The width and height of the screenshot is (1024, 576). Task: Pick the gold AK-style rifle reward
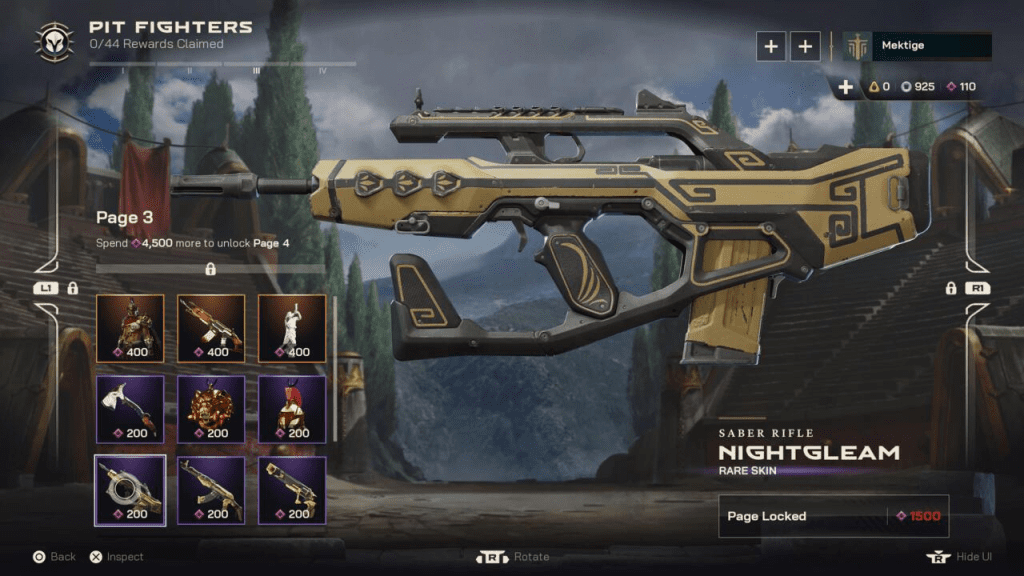tap(211, 490)
